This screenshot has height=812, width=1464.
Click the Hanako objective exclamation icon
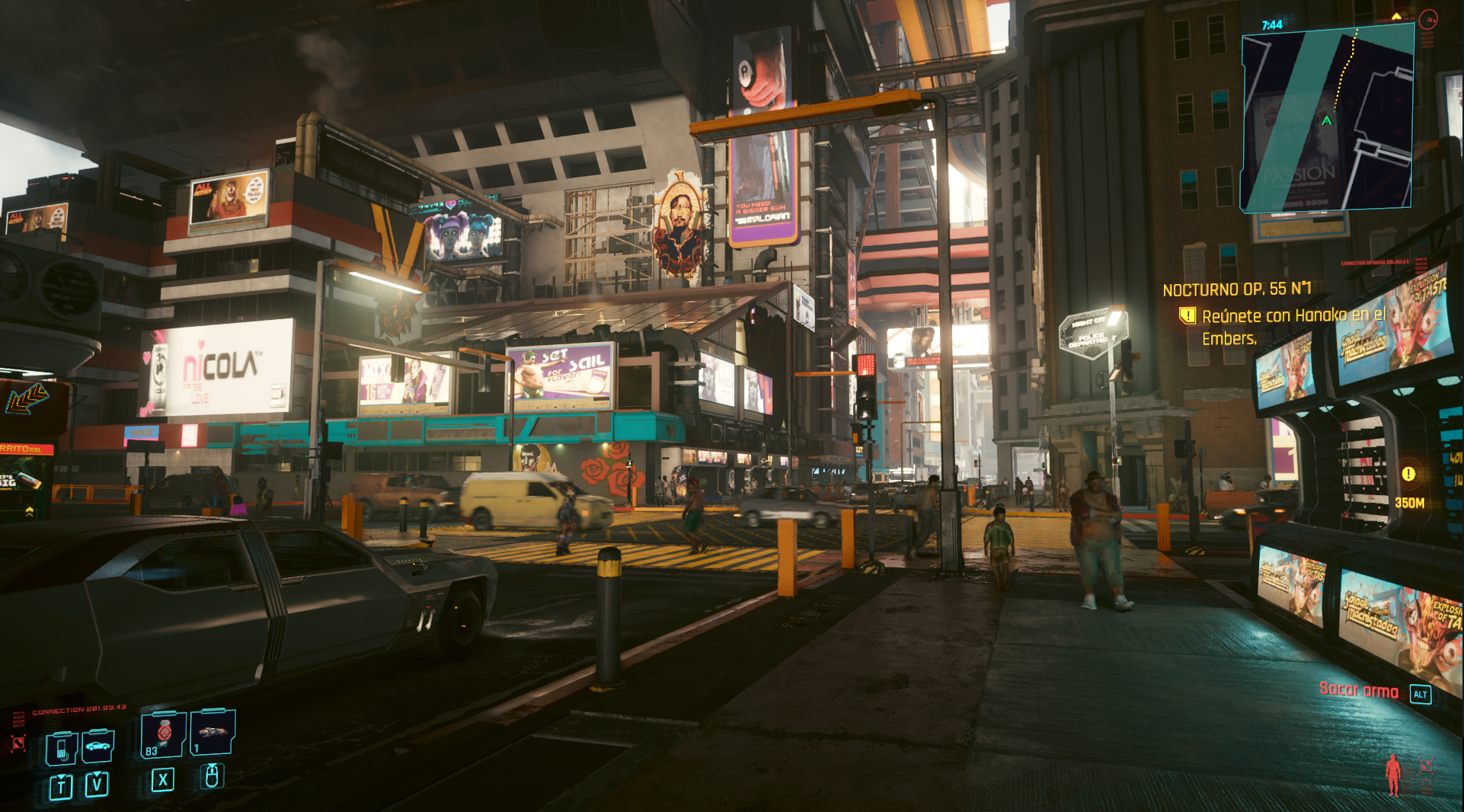pos(1187,315)
